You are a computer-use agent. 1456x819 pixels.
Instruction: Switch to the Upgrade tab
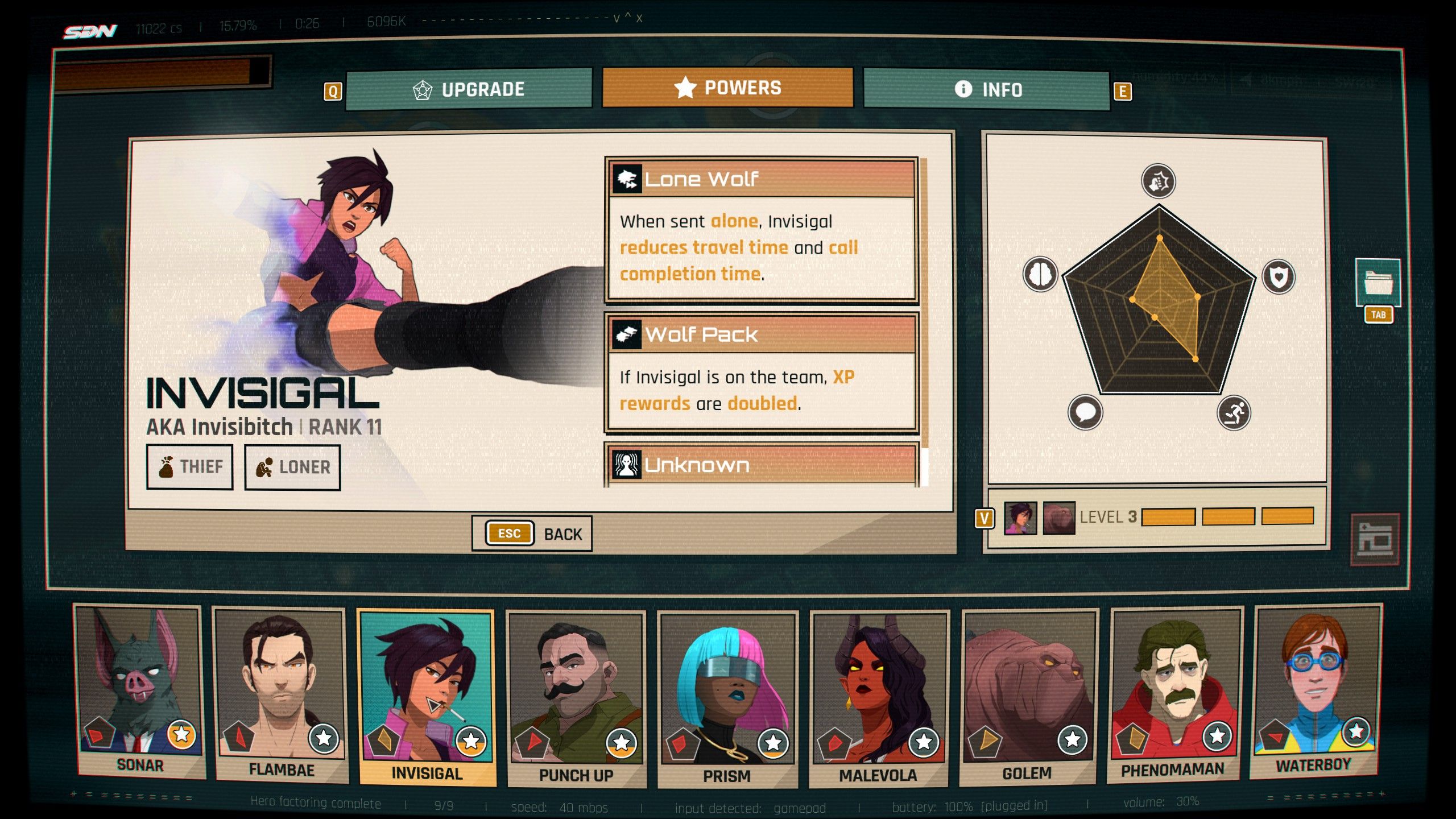(x=469, y=89)
